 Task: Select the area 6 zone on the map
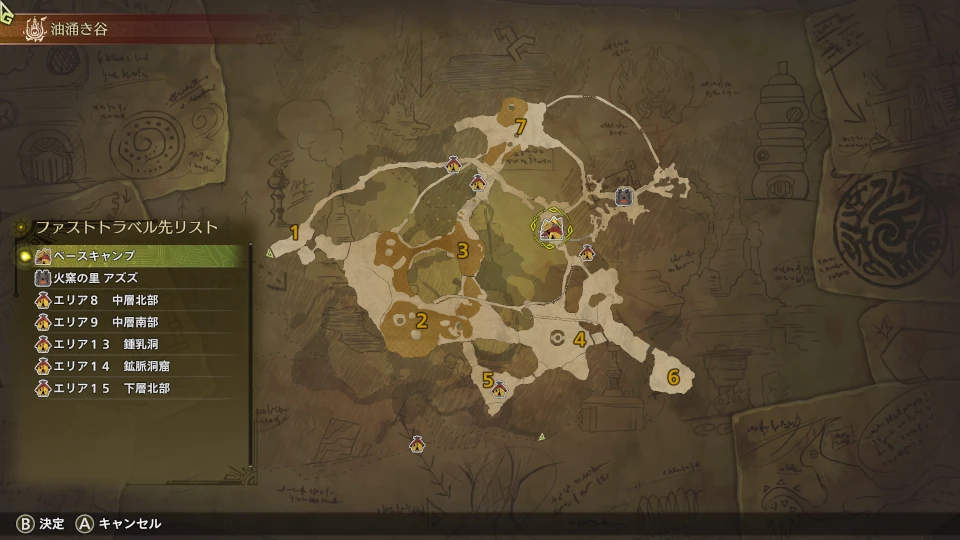click(673, 377)
